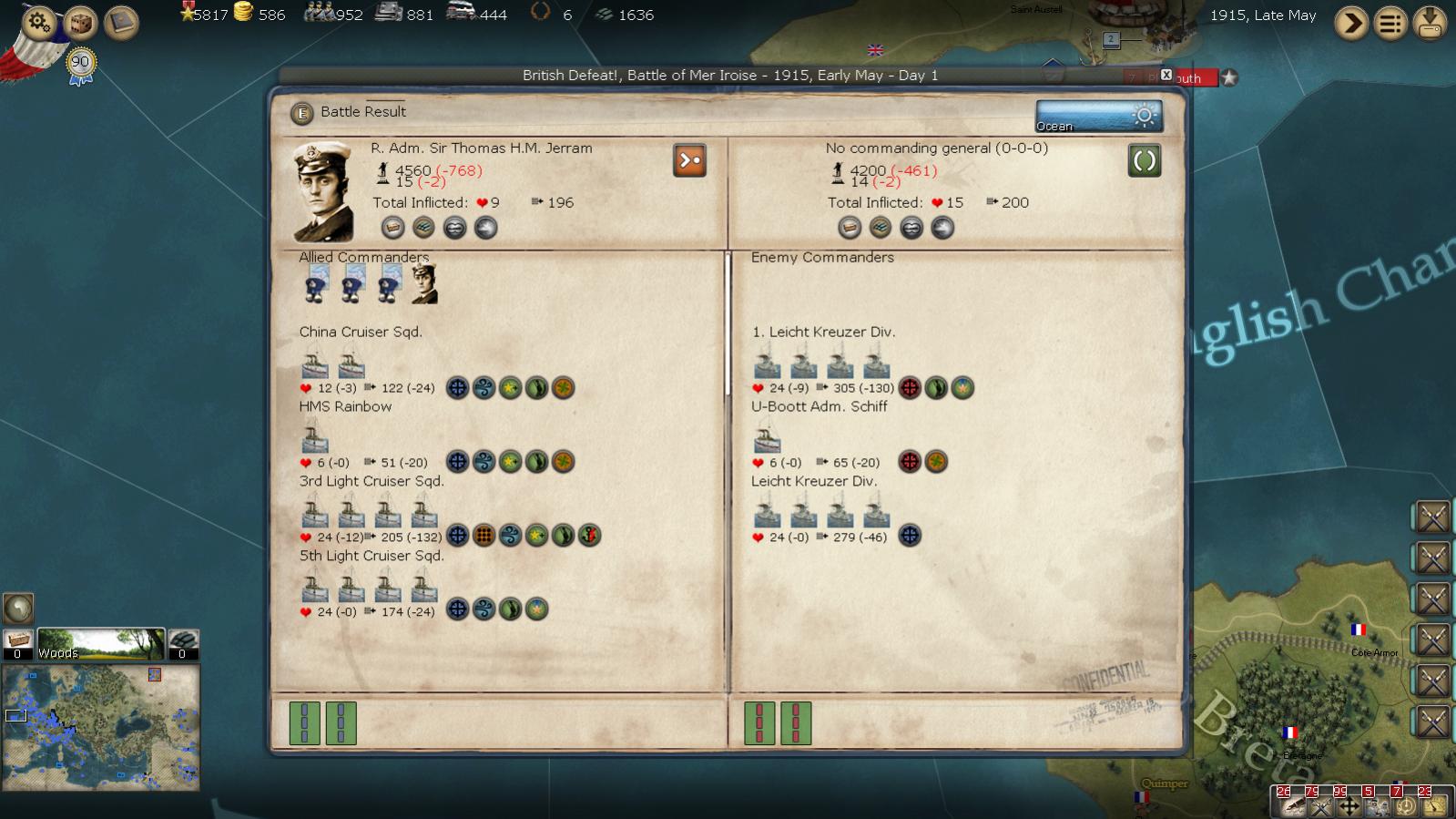Click the save game icon

click(x=1430, y=23)
